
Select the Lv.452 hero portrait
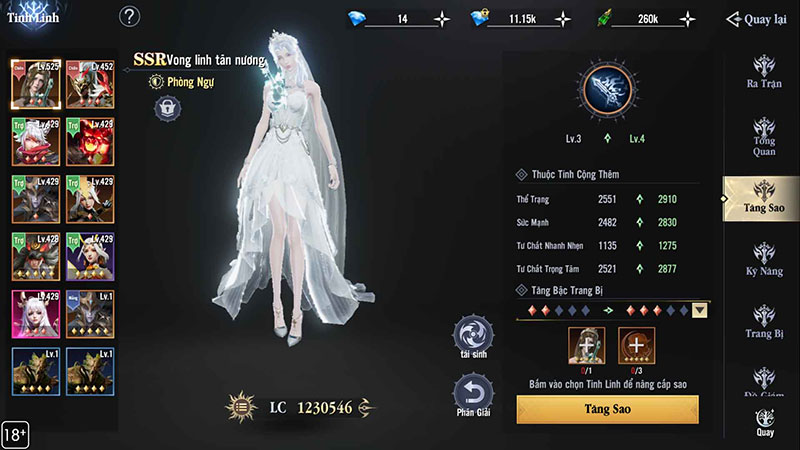click(x=87, y=83)
